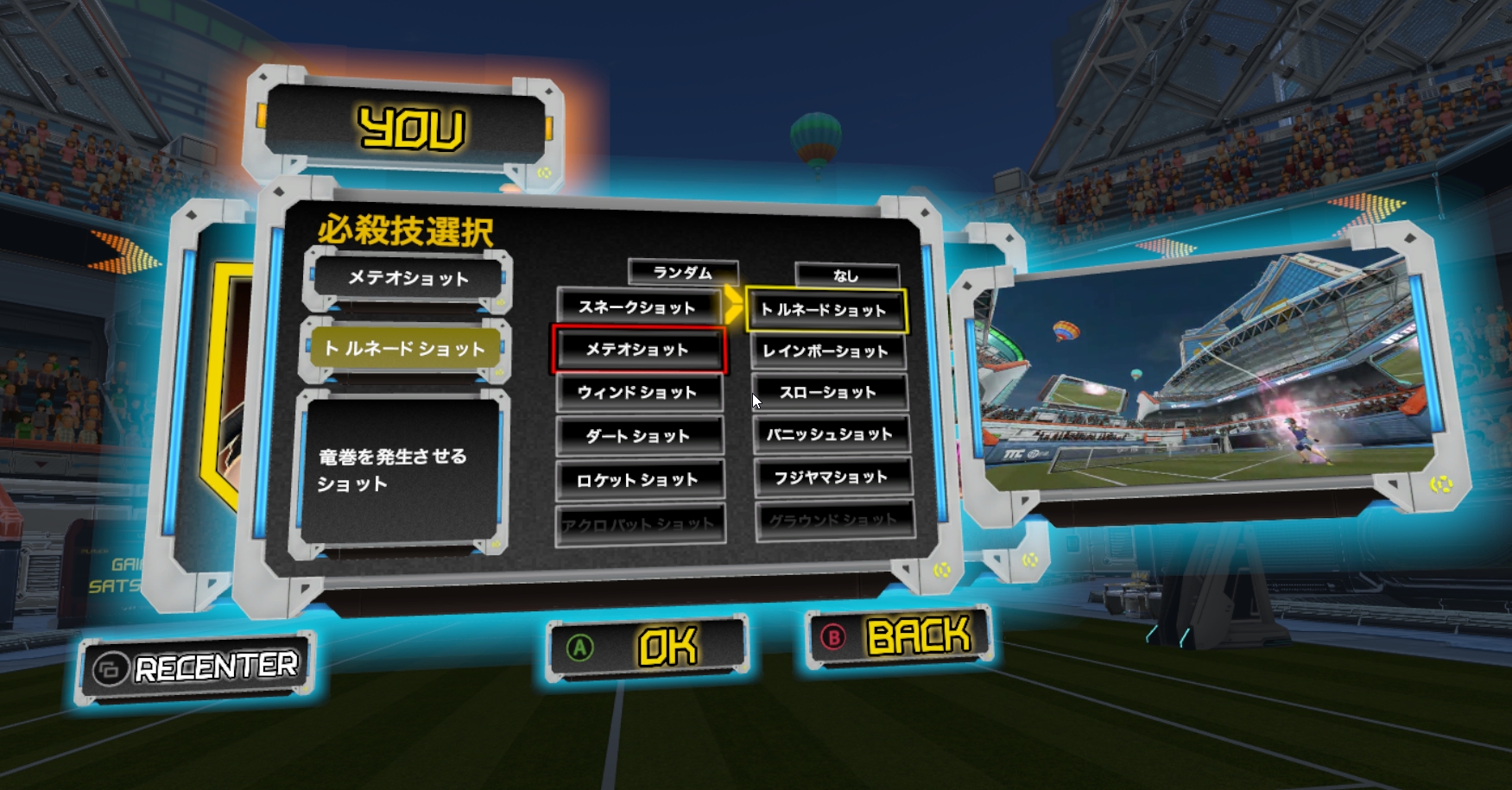
Task: Select the Wind Shot entry
Action: coord(640,393)
